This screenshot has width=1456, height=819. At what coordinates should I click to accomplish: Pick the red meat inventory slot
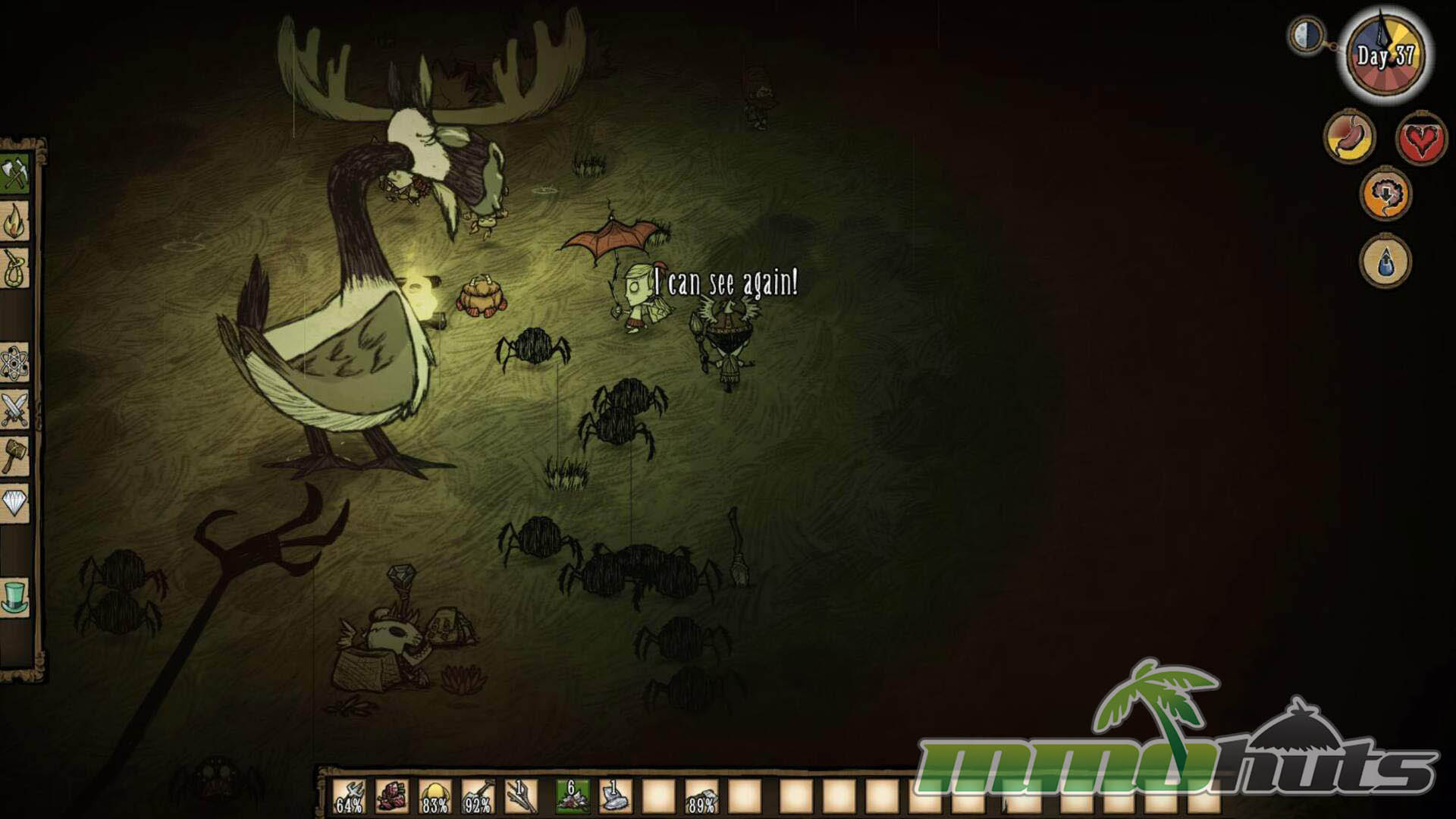point(392,797)
